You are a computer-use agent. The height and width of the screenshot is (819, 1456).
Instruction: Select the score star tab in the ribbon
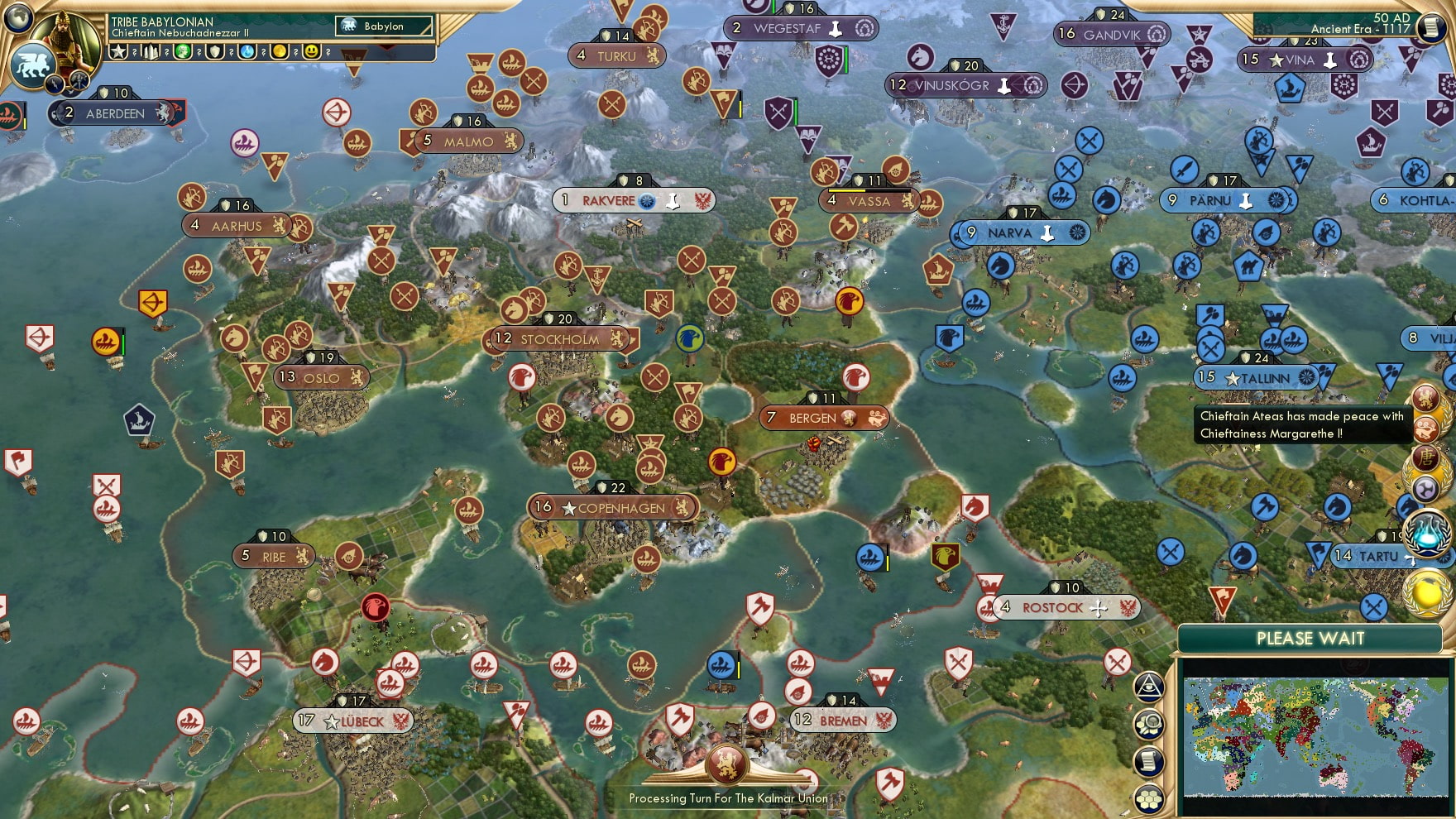(118, 52)
